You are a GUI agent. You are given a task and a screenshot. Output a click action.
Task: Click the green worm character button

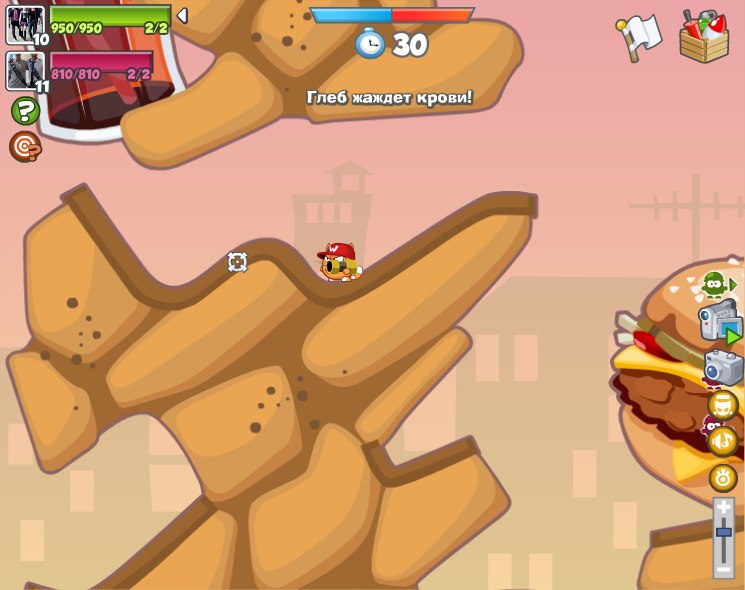pos(715,285)
